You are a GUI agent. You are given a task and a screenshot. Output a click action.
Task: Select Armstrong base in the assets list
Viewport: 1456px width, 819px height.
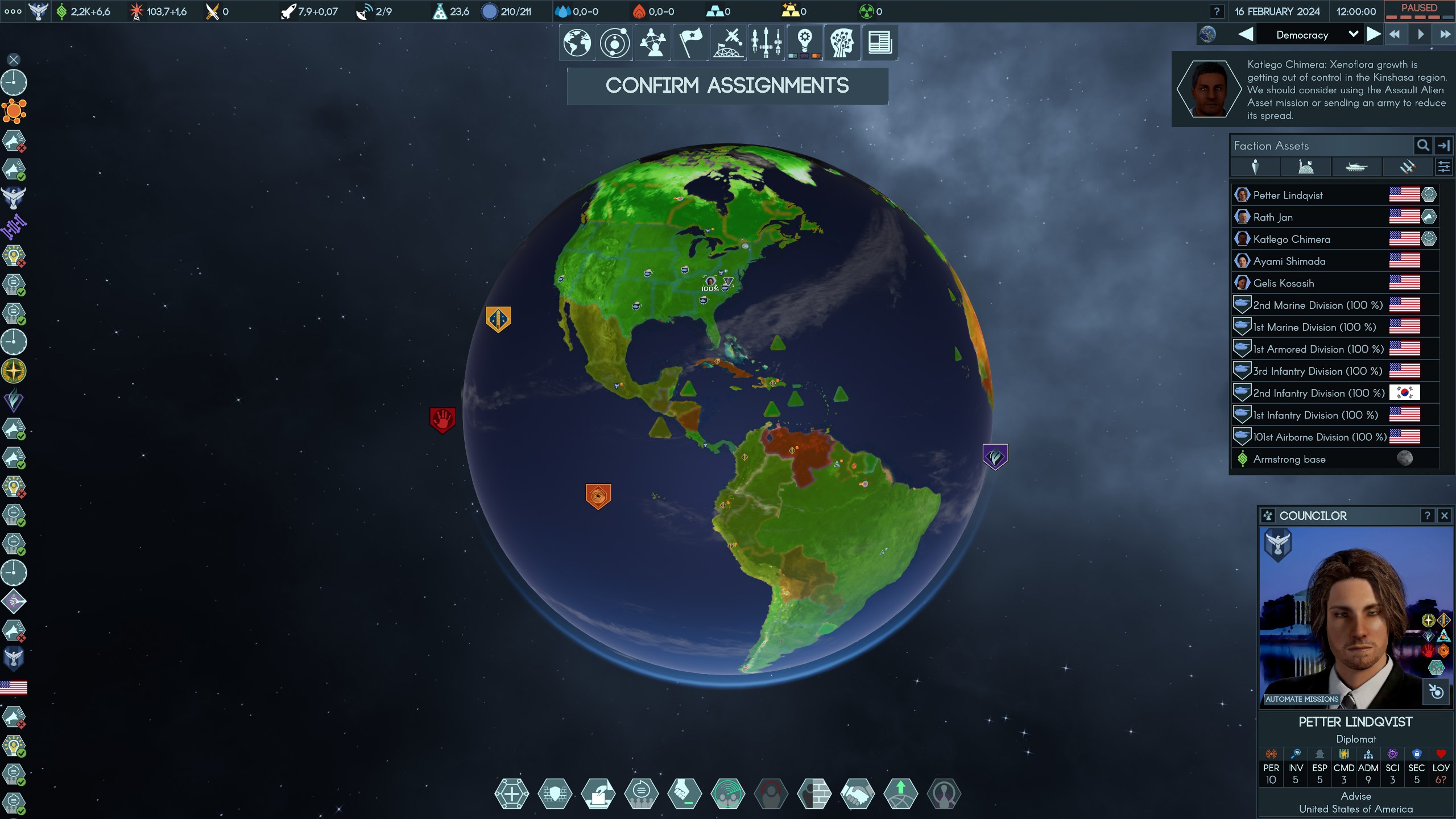coord(1289,460)
